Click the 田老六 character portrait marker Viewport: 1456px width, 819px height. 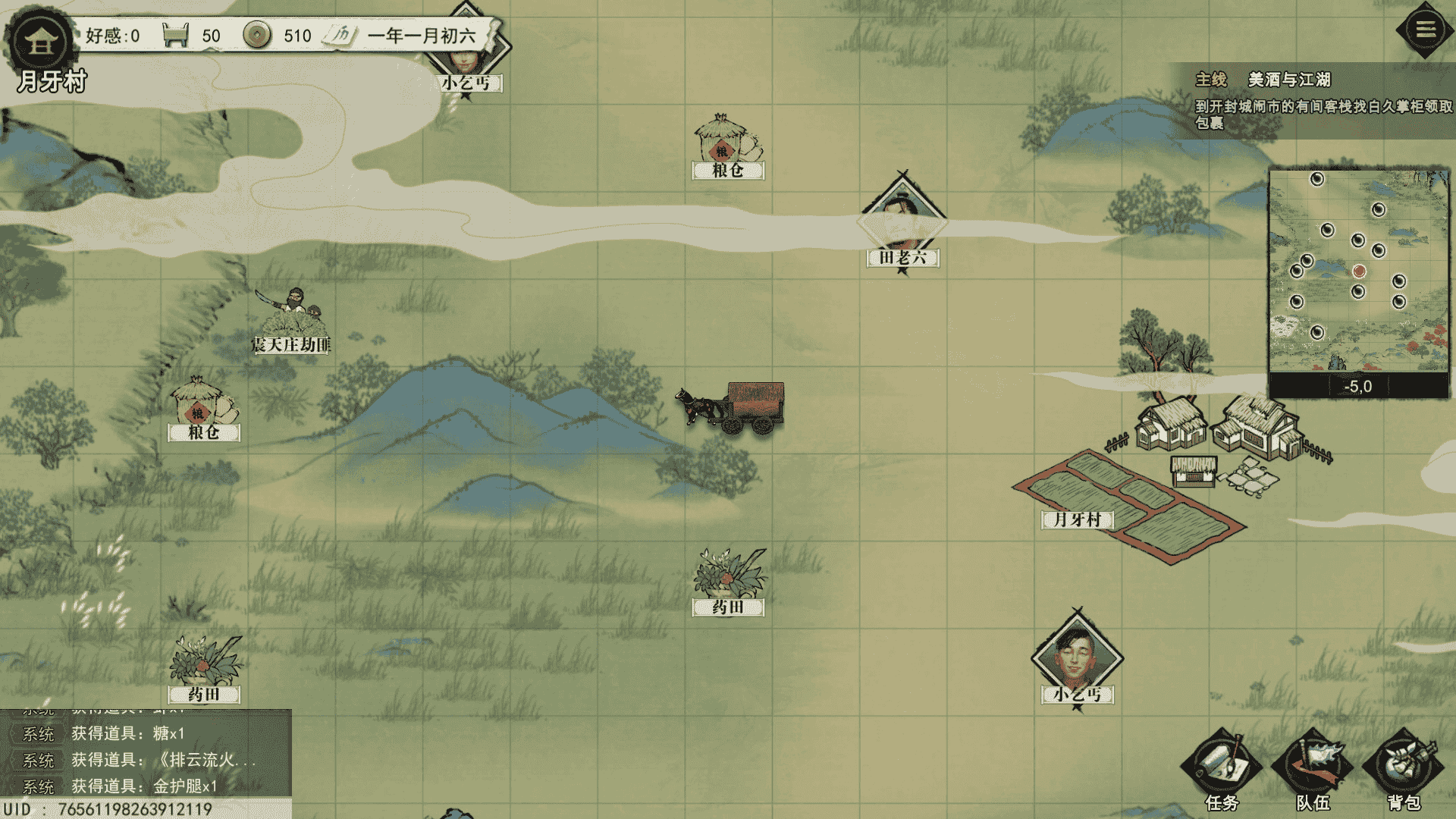[902, 212]
